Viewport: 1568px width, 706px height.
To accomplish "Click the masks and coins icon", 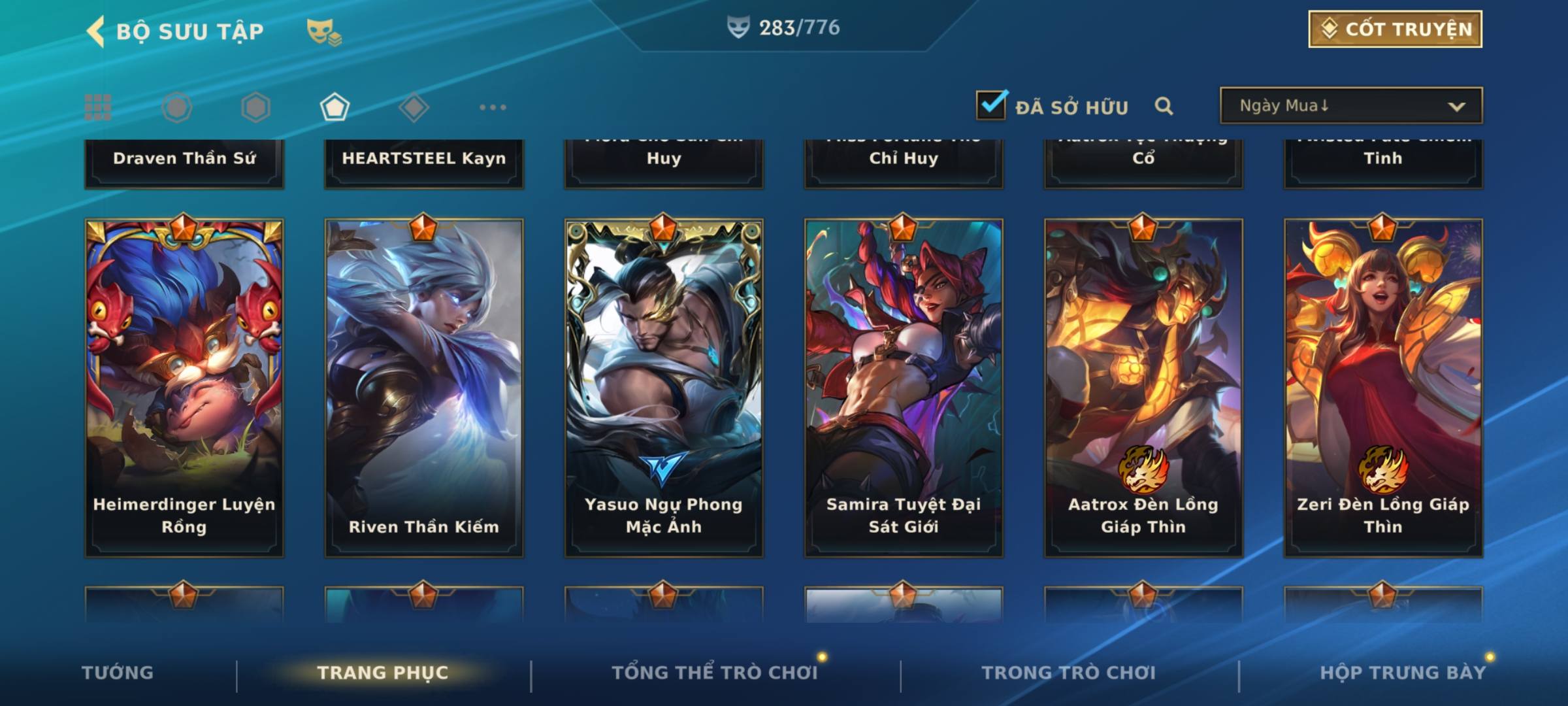I will click(324, 31).
